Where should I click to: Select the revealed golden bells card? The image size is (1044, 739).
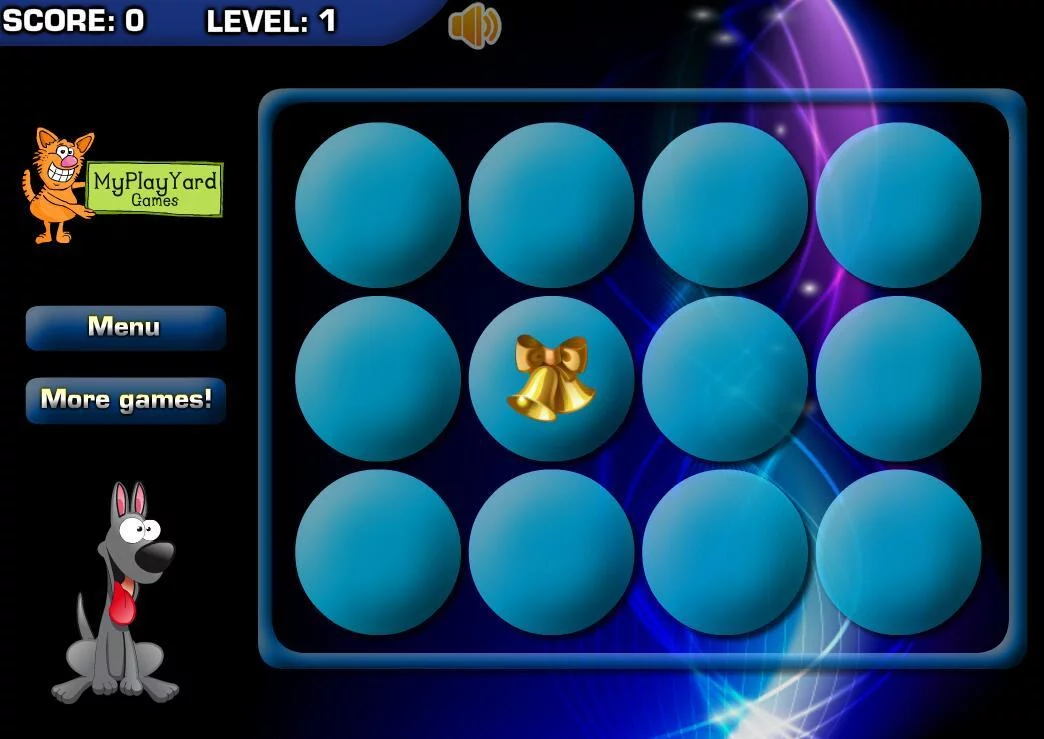click(x=551, y=378)
